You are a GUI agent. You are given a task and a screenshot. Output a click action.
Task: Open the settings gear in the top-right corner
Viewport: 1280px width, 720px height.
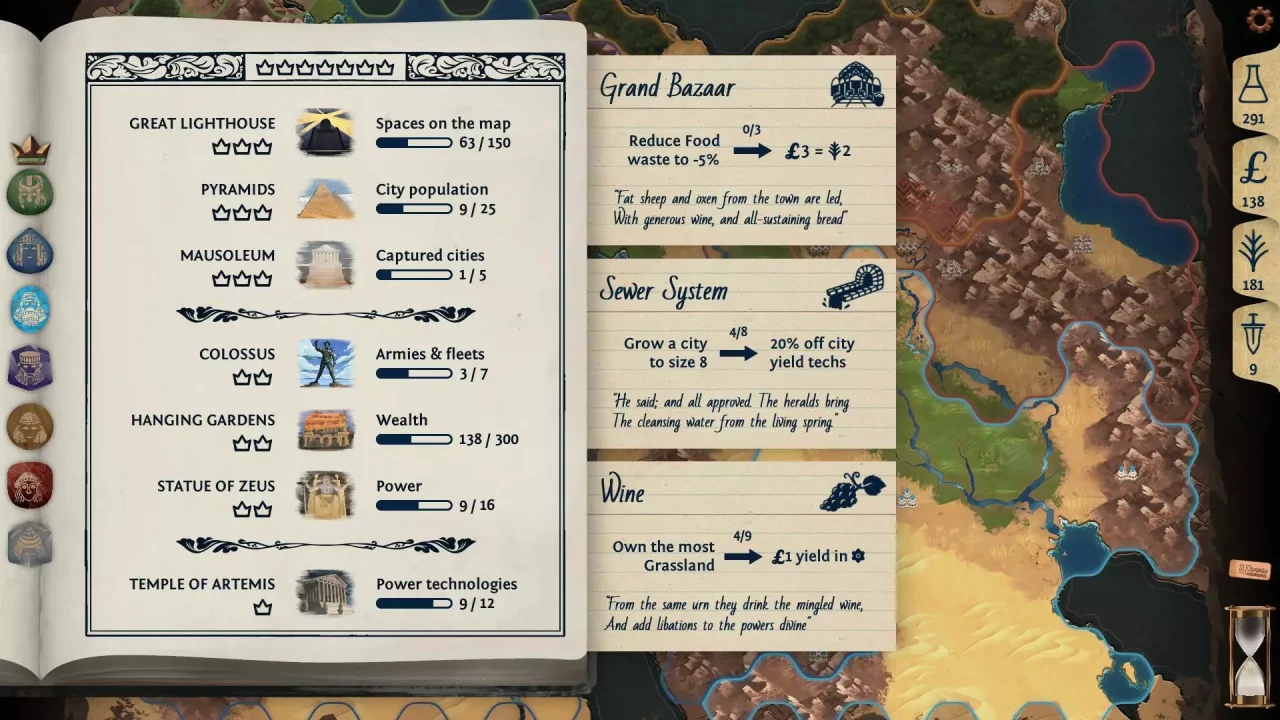(1258, 18)
